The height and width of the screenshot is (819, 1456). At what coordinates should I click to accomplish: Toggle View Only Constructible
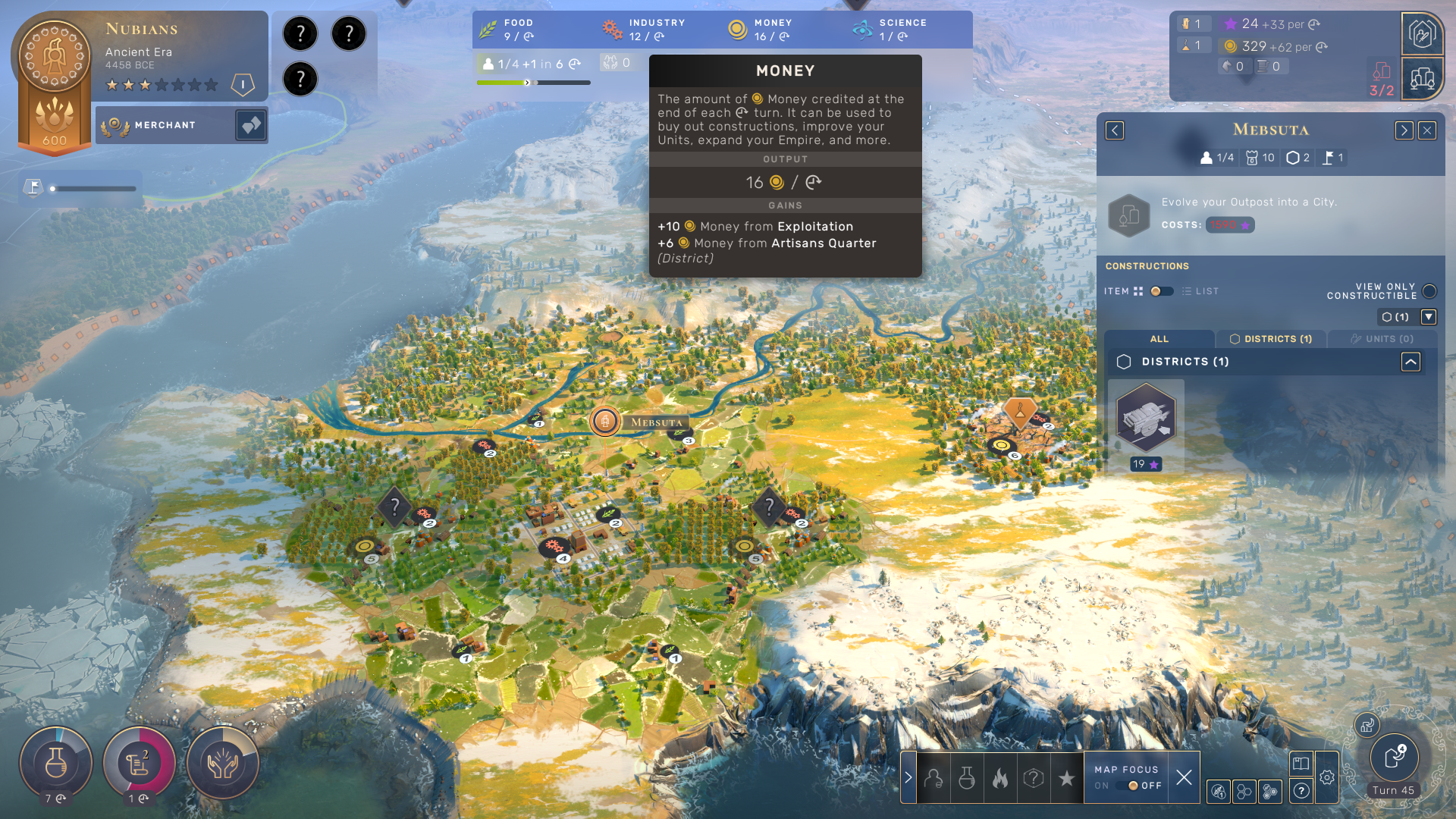[x=1429, y=291]
